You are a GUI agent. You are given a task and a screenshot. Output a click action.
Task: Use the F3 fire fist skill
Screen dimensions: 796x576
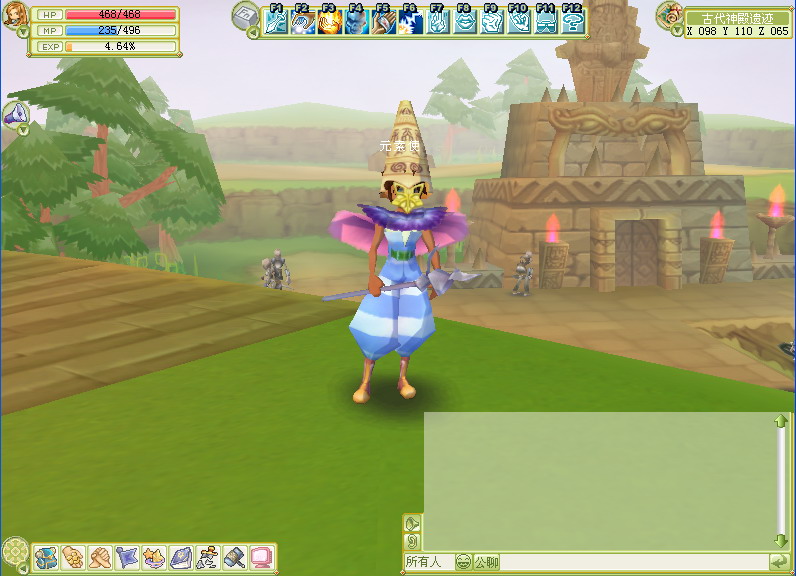[329, 22]
